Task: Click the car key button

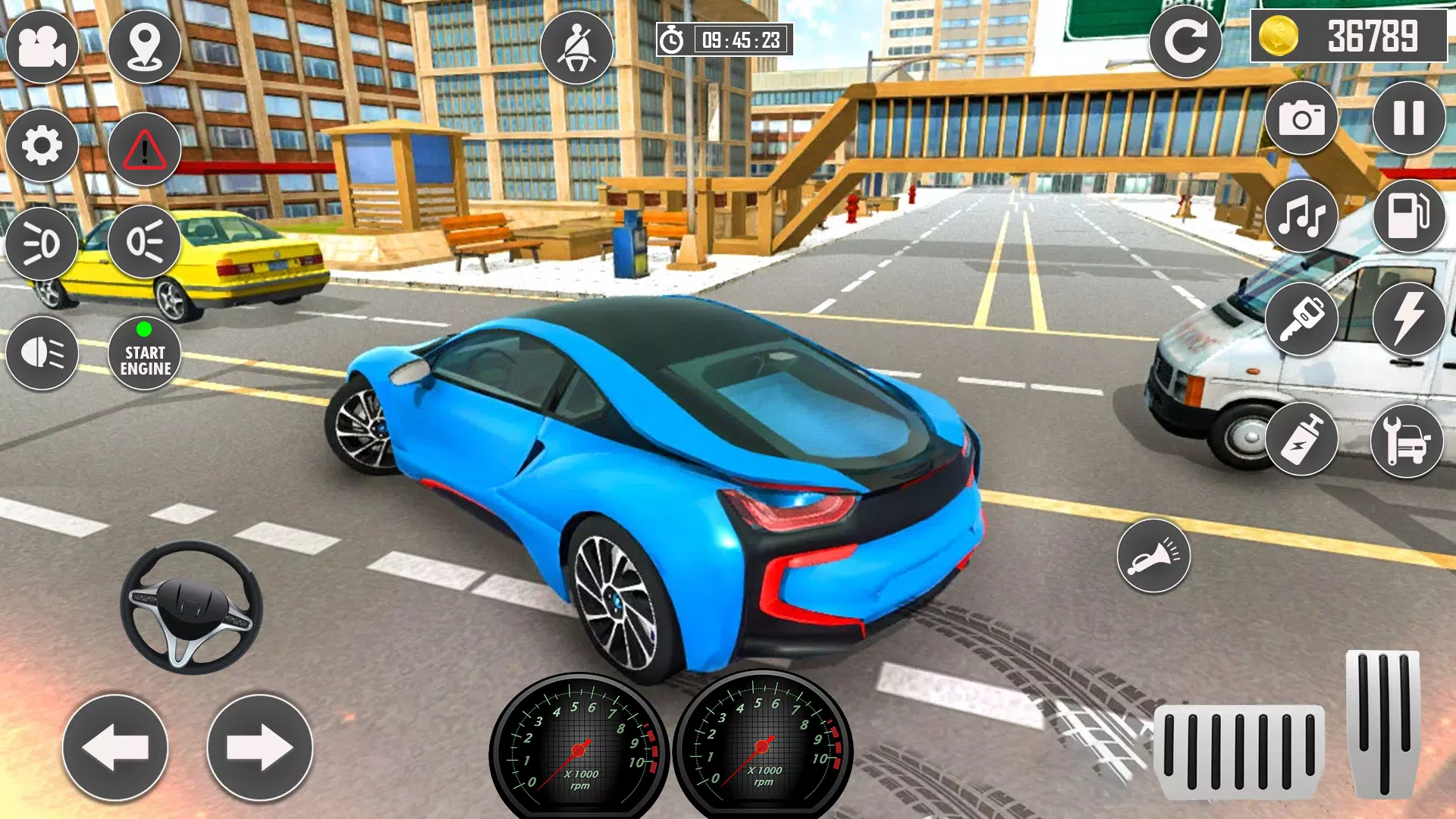Action: [x=1301, y=318]
